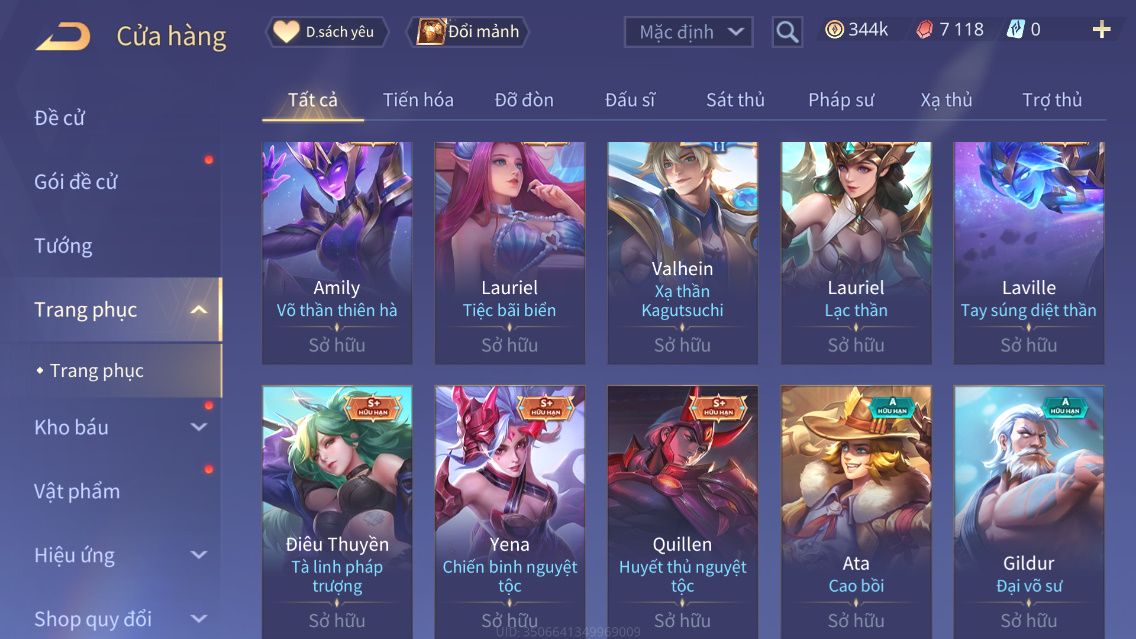View the Trợ thủ tab
Viewport: 1136px width, 639px height.
(x=1052, y=100)
